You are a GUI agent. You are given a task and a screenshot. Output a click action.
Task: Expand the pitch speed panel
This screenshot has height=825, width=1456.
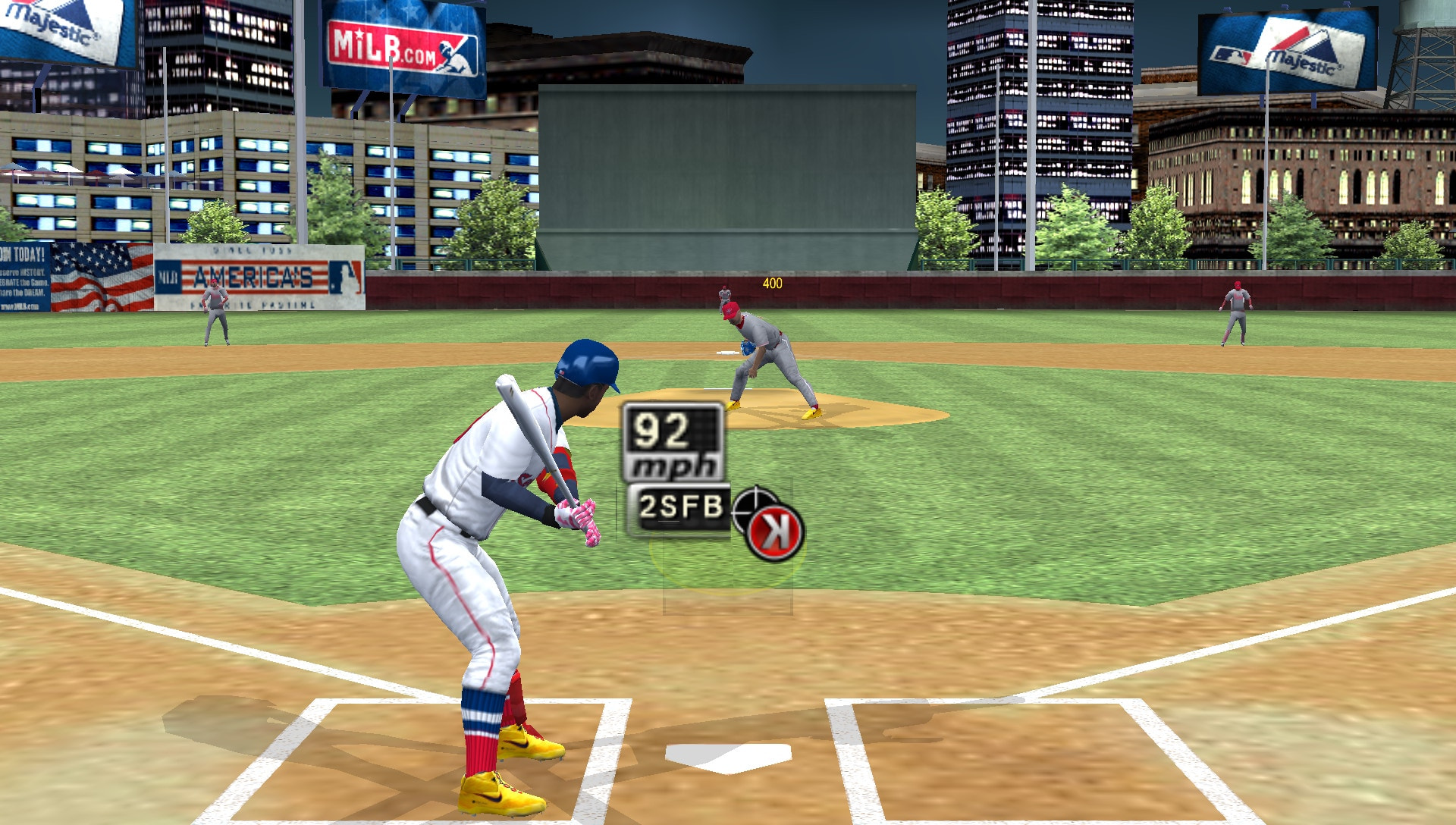point(673,440)
